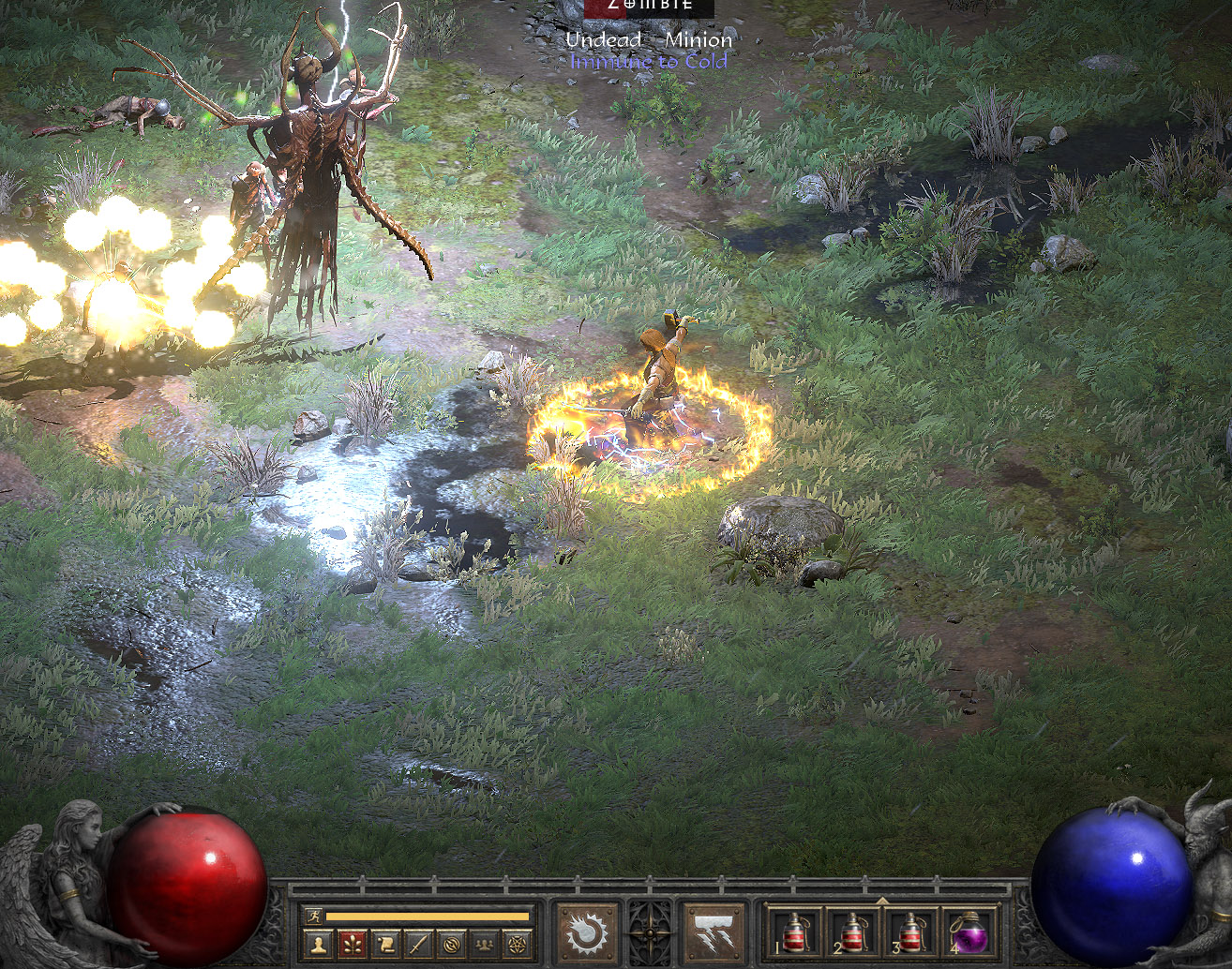Image resolution: width=1232 pixels, height=969 pixels.
Task: Click the sword icon in the mini panel
Action: coord(419,945)
